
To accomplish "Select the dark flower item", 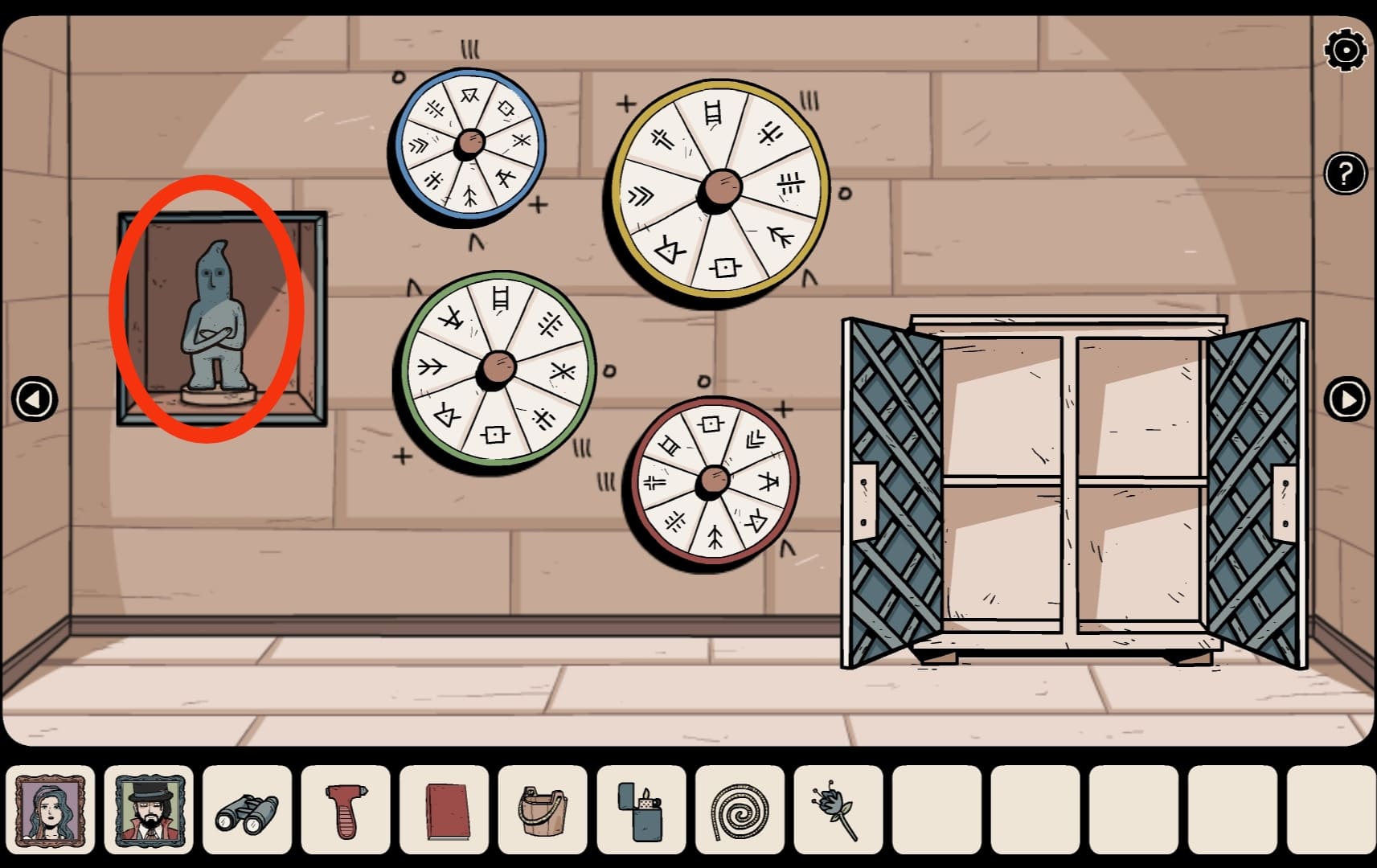I will tap(838, 811).
